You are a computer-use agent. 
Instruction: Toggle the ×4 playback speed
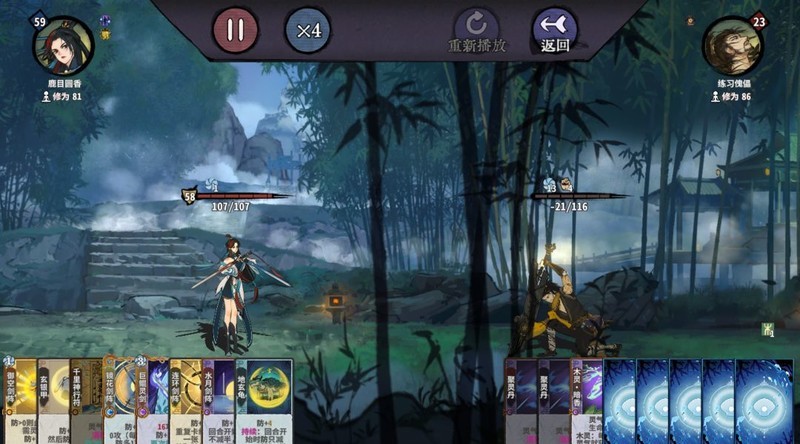tap(309, 30)
